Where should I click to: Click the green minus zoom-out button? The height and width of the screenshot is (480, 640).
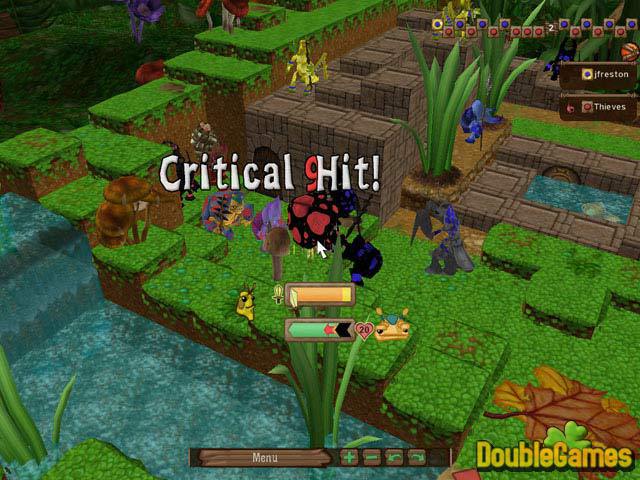371,458
